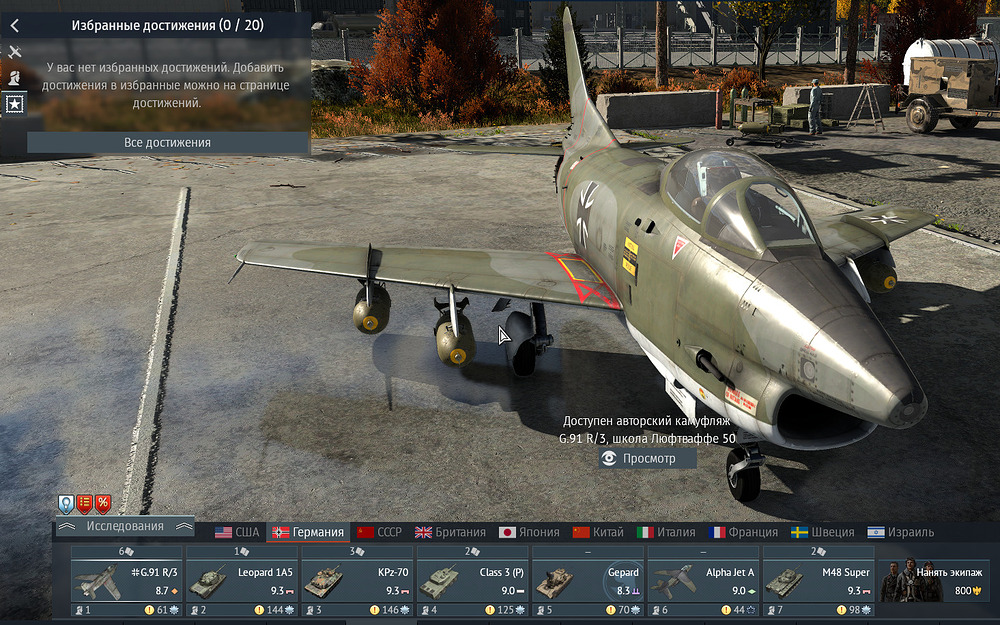Select the pilot helmet icon side tab
Image resolution: width=1000 pixels, height=625 pixels.
pyautogui.click(x=14, y=77)
